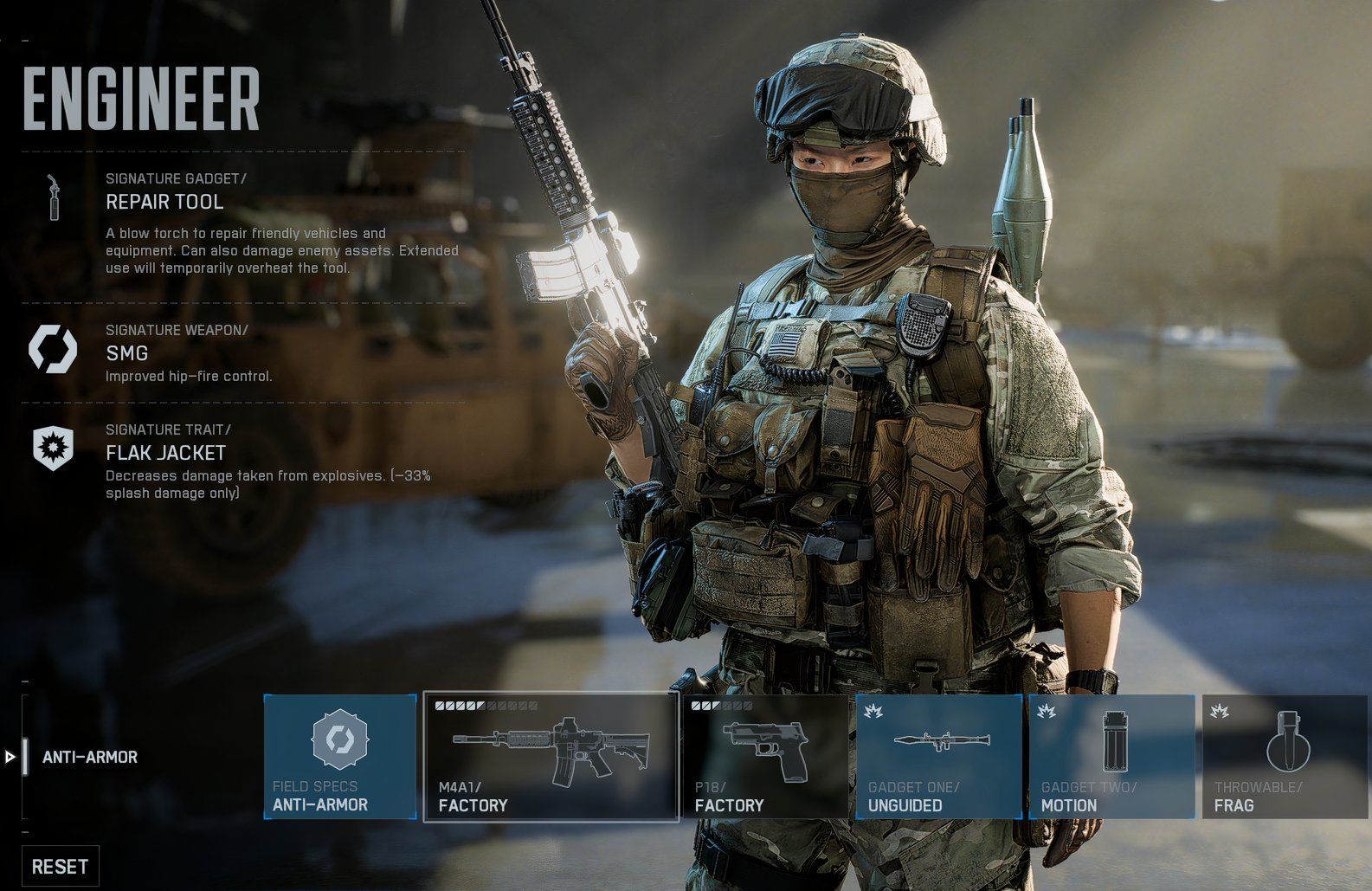1372x891 pixels.
Task: Click the Reset button
Action: click(x=60, y=867)
